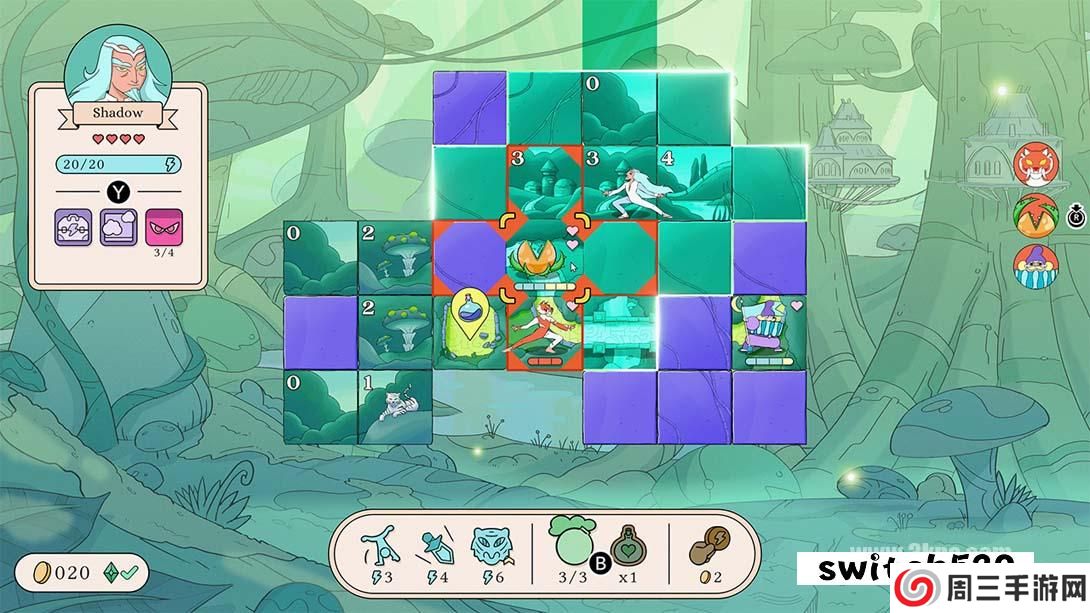This screenshot has width=1090, height=613.
Task: Select the cloud card skill icon
Action: coord(118,227)
